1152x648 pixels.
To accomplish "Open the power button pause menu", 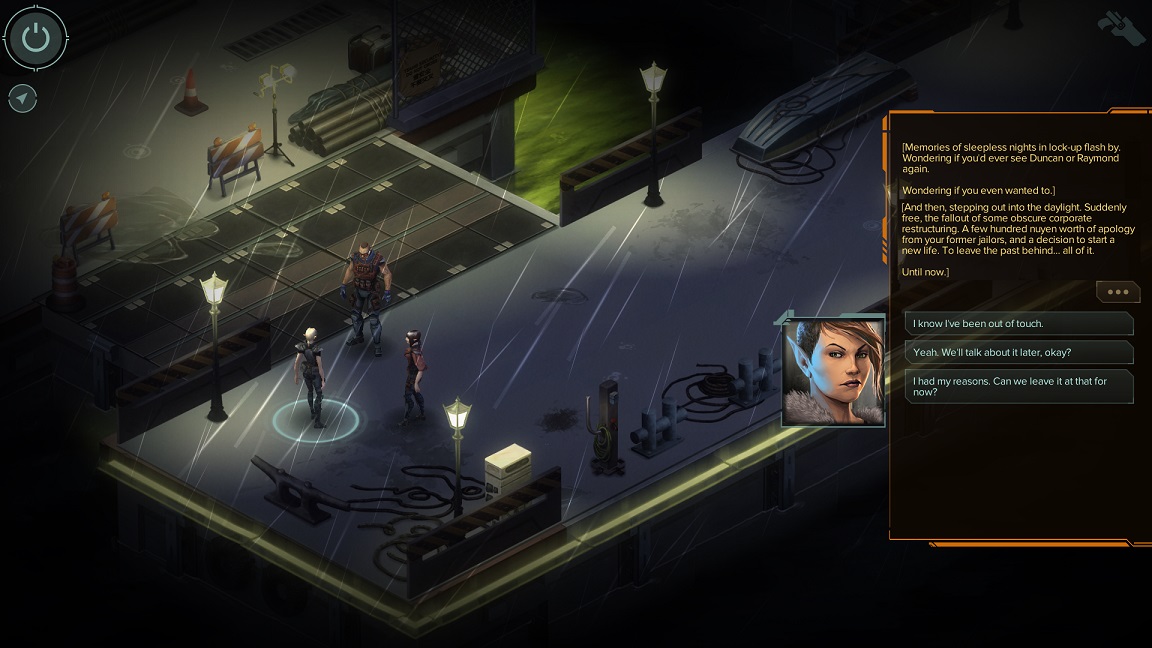I will click(x=36, y=38).
